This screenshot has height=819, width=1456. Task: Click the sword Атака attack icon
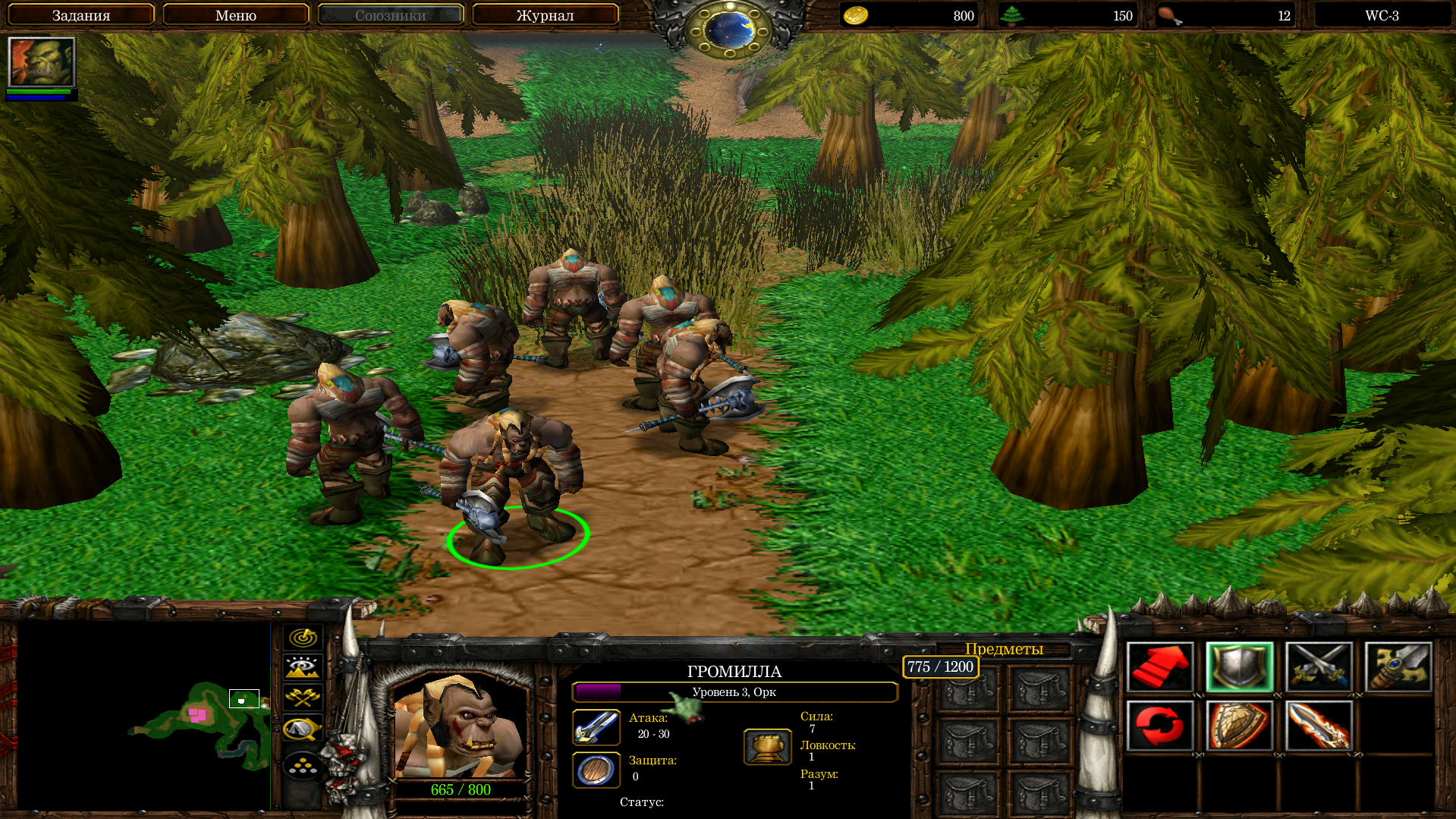tap(596, 727)
